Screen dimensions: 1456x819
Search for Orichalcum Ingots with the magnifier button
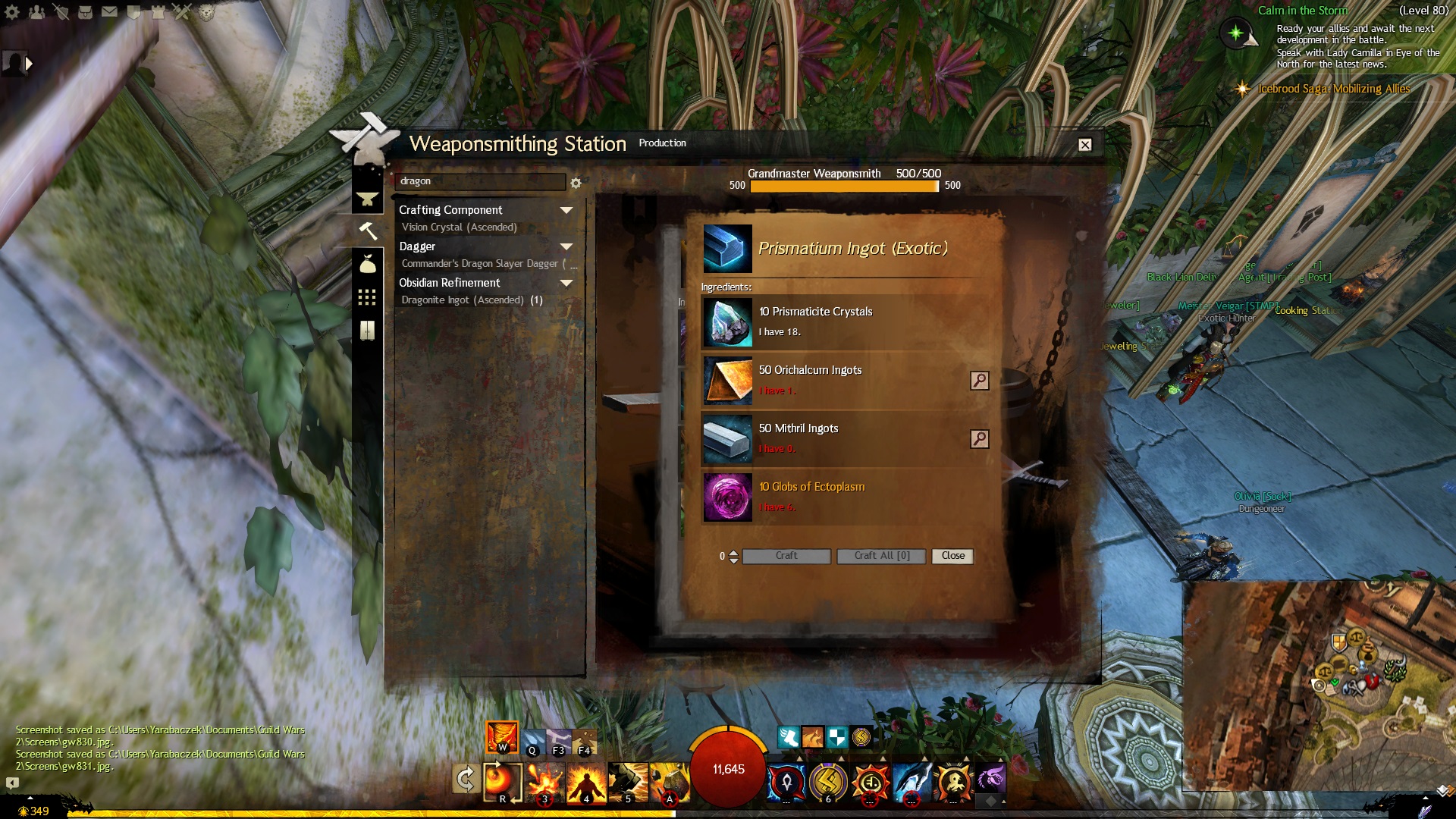point(979,381)
